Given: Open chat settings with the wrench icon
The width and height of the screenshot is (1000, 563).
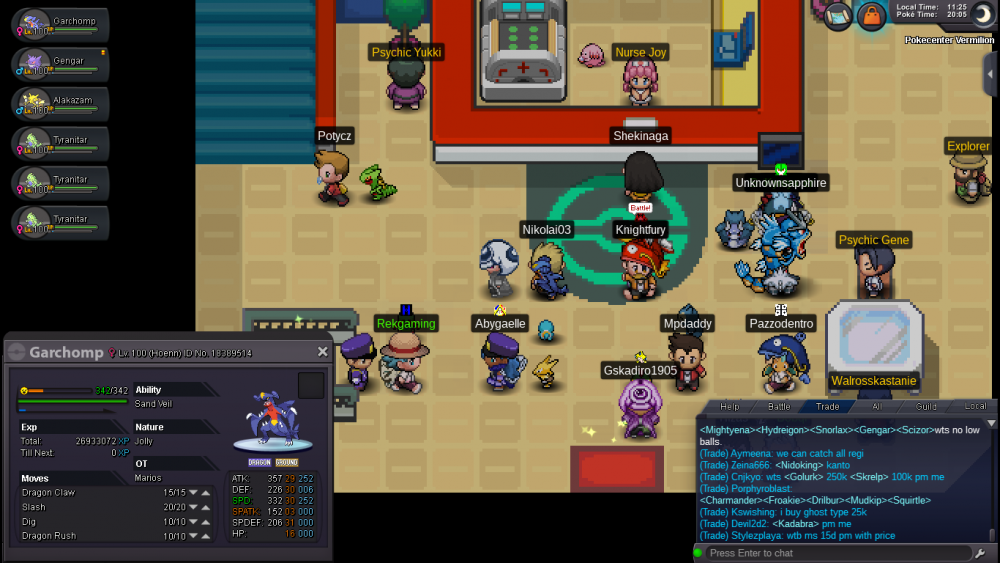Looking at the screenshot, I should coord(979,553).
